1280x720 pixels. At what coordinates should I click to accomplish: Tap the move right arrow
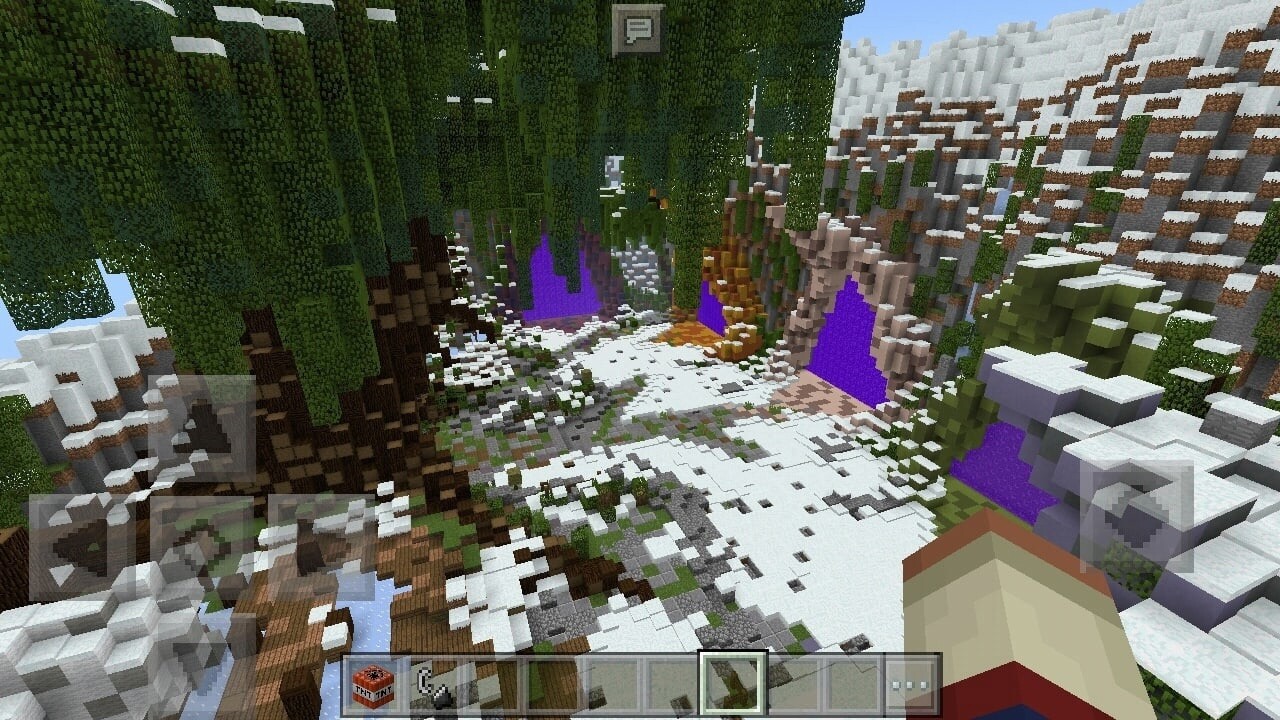(321, 547)
